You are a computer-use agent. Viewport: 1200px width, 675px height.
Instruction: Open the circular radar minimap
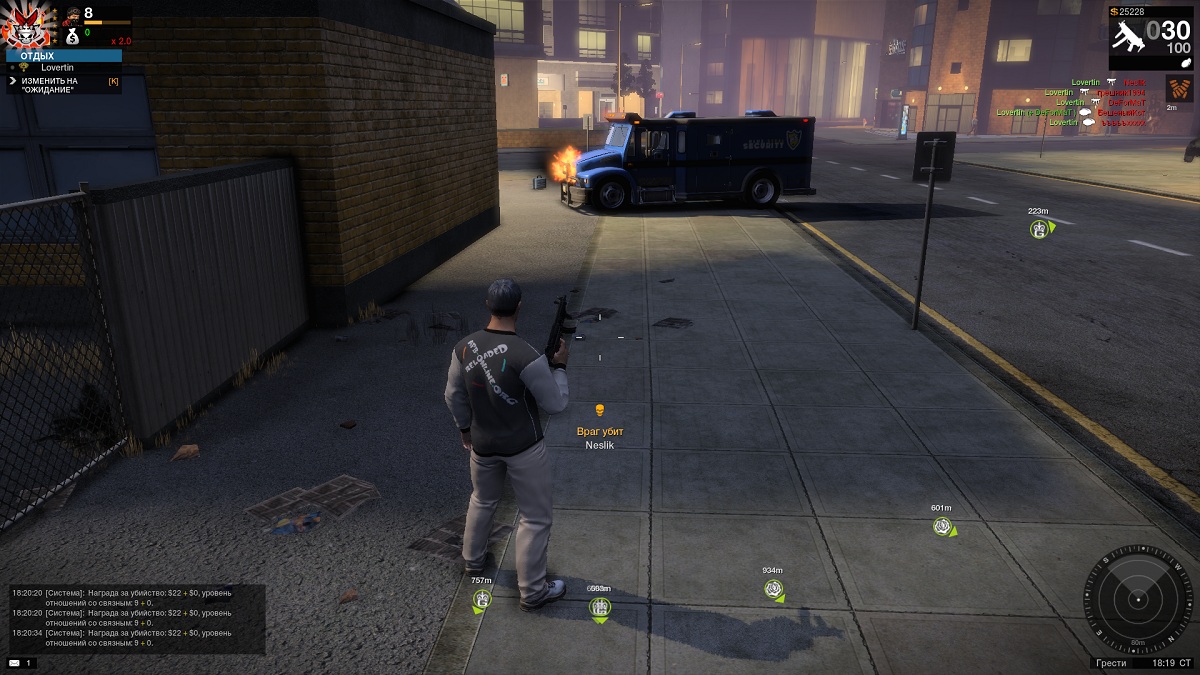click(1138, 598)
